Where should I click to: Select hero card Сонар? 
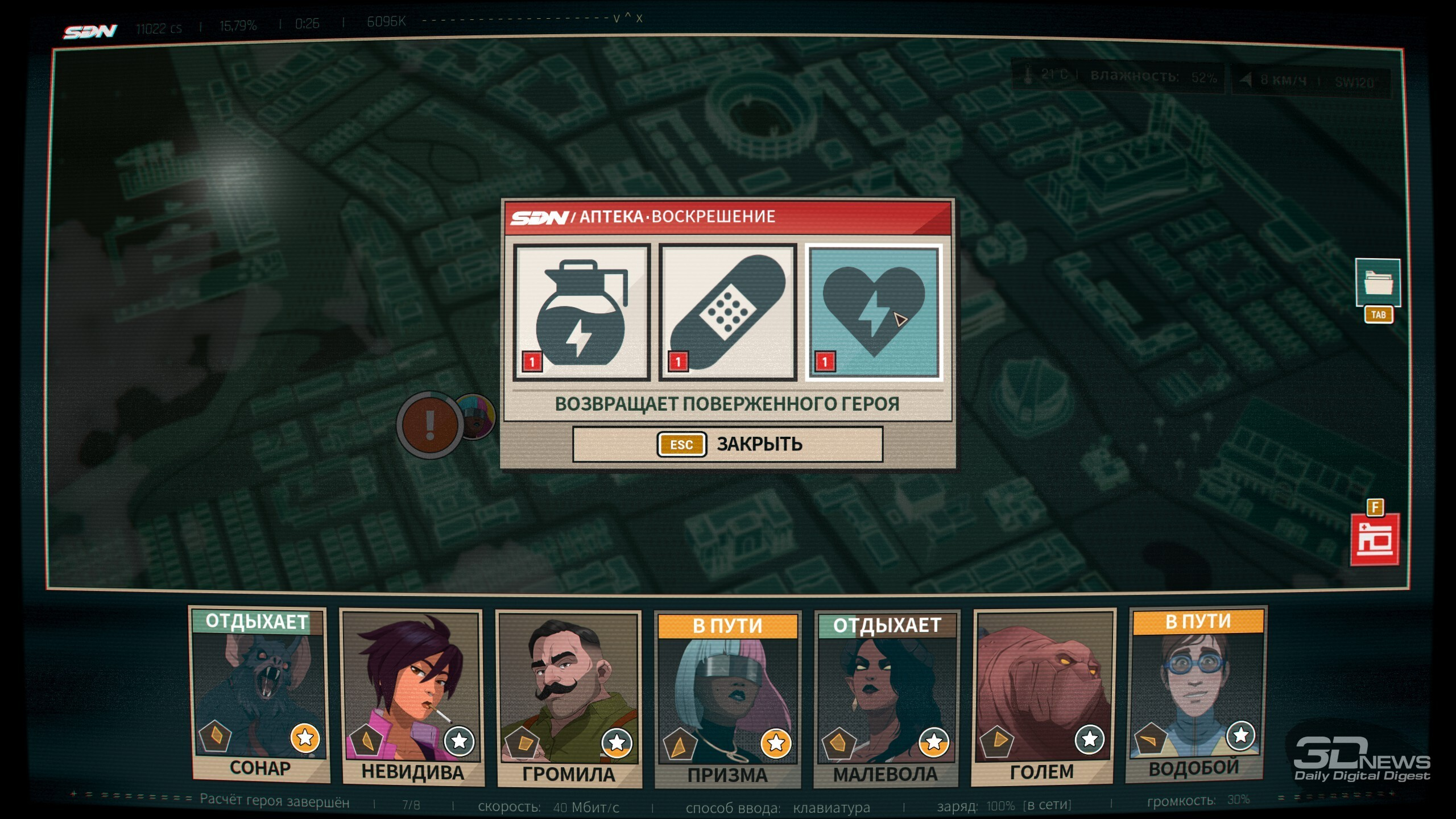[x=259, y=694]
